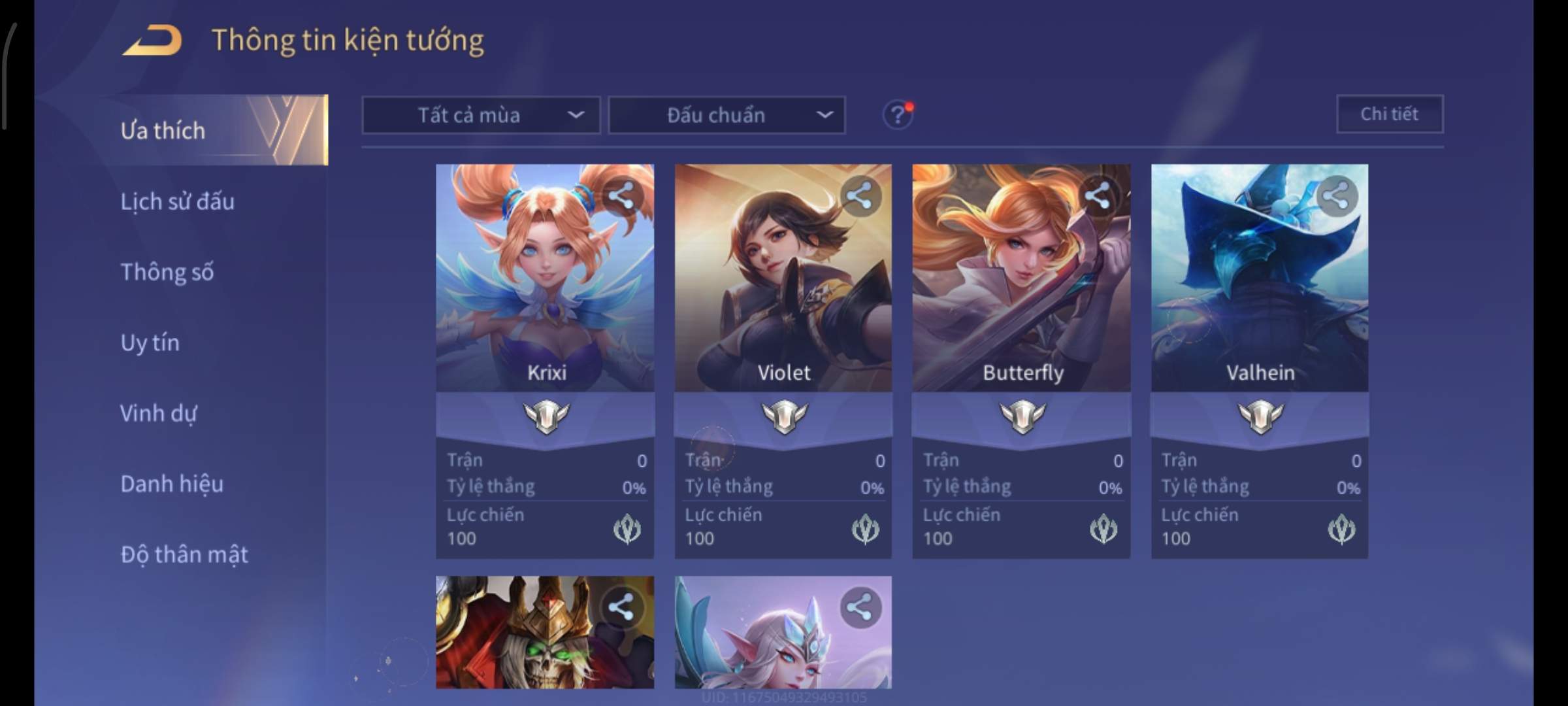Select the Uy tín tab
This screenshot has height=706, width=1568.
pos(150,343)
